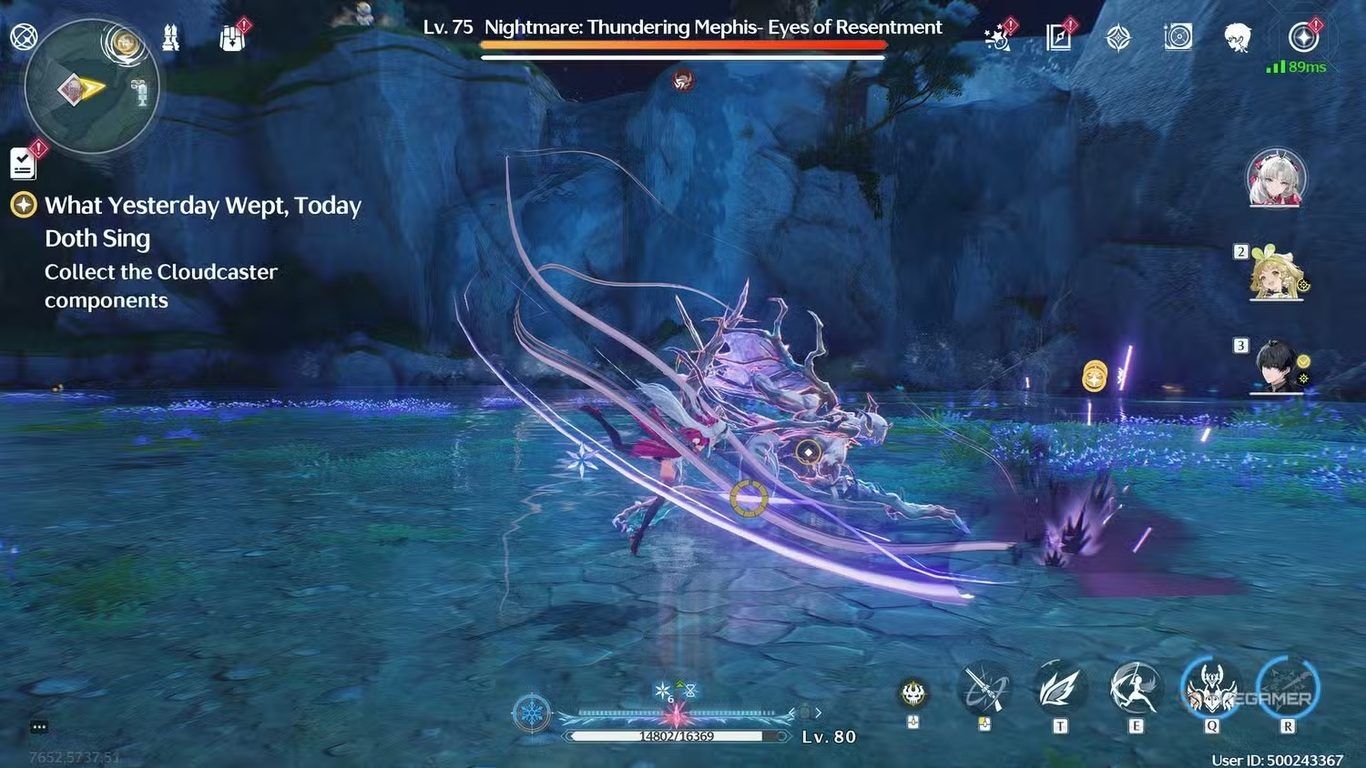Open the shooting-stars flask icon
Screen dimensions: 1366x768
point(998,38)
